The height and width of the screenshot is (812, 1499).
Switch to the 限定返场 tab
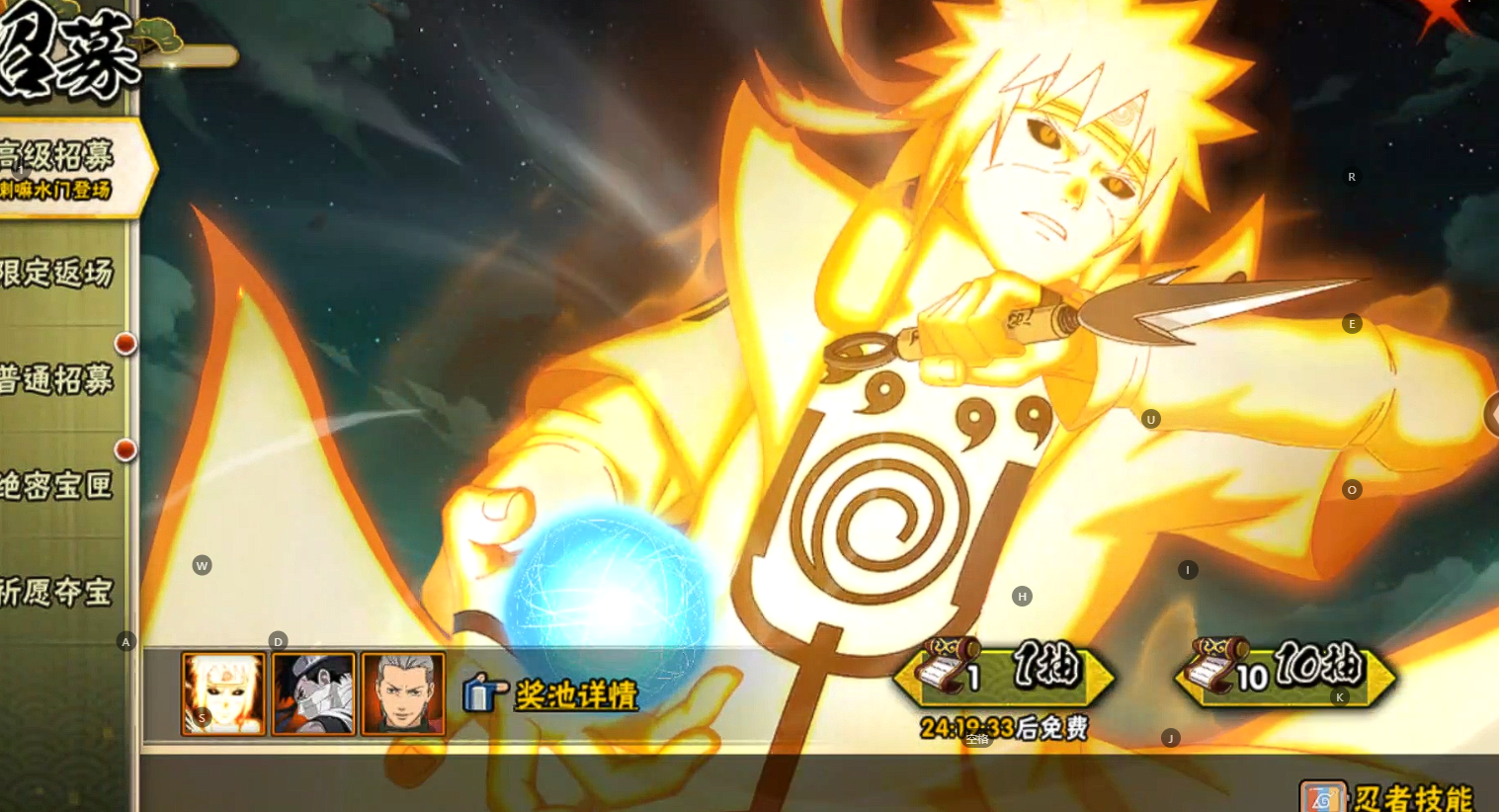tap(59, 274)
